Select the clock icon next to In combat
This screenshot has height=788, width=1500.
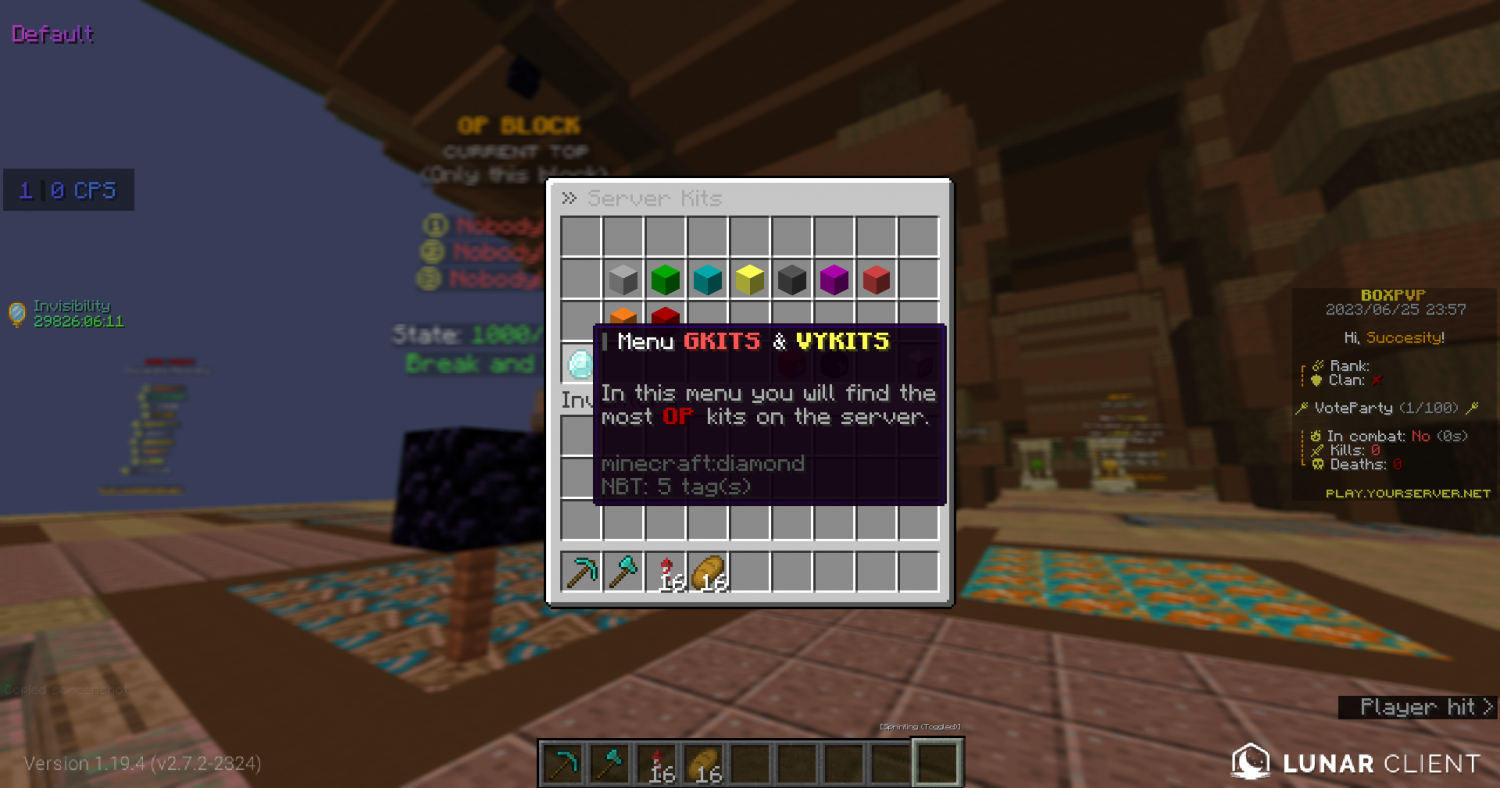point(1317,435)
